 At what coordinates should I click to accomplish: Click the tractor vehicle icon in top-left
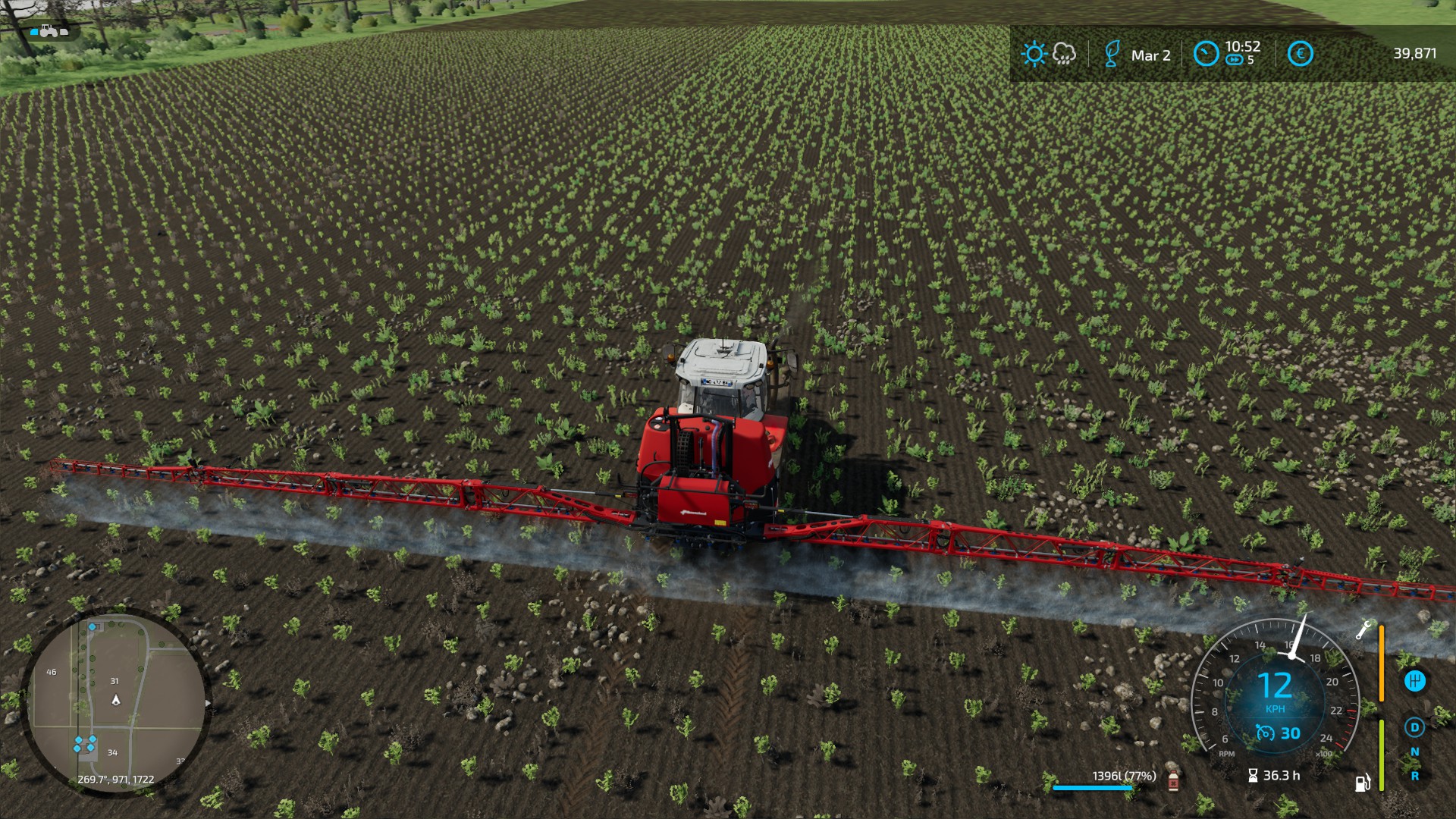tap(49, 31)
